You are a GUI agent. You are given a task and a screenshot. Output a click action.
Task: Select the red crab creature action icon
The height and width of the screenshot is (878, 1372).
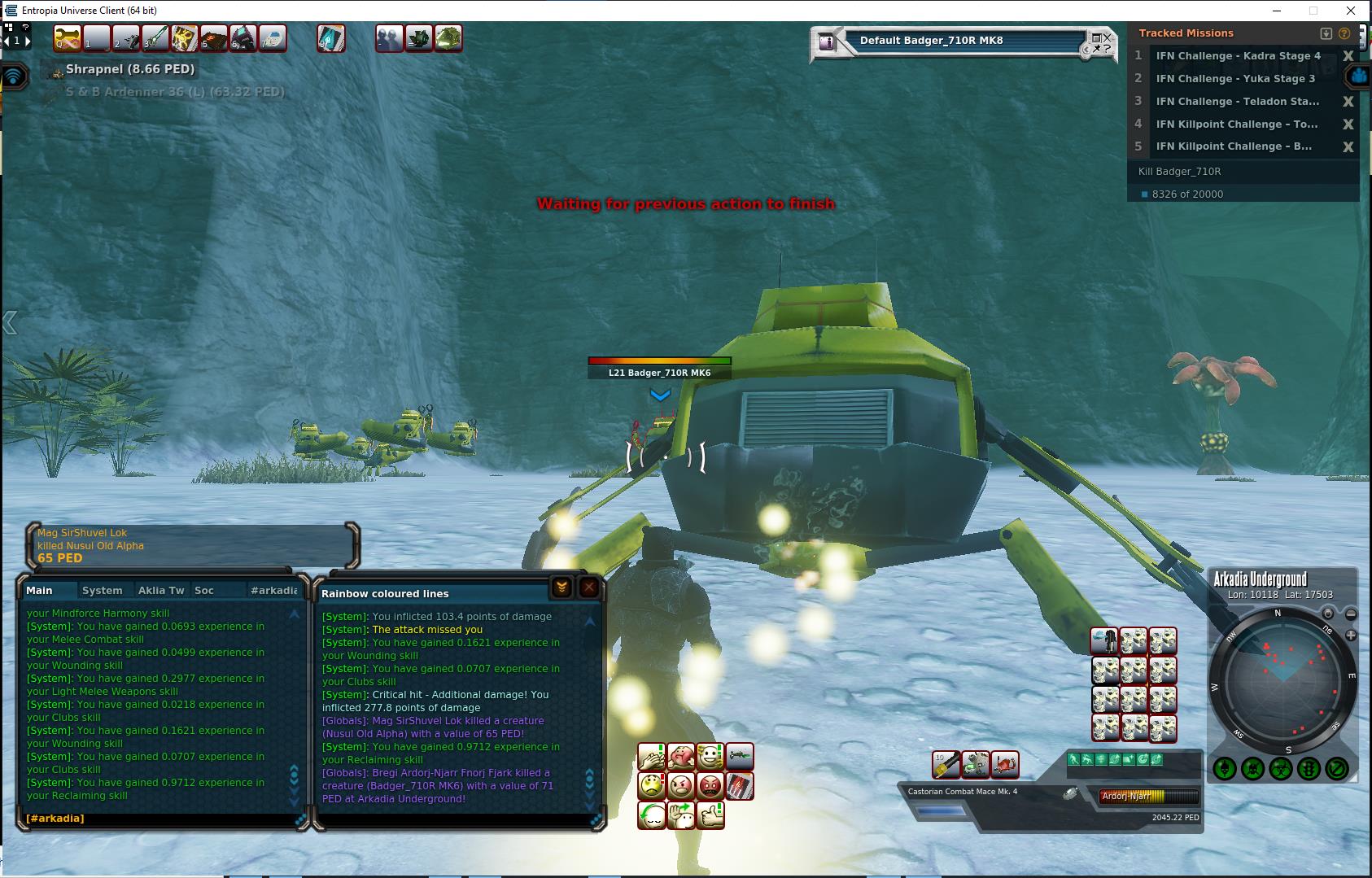coord(1005,764)
